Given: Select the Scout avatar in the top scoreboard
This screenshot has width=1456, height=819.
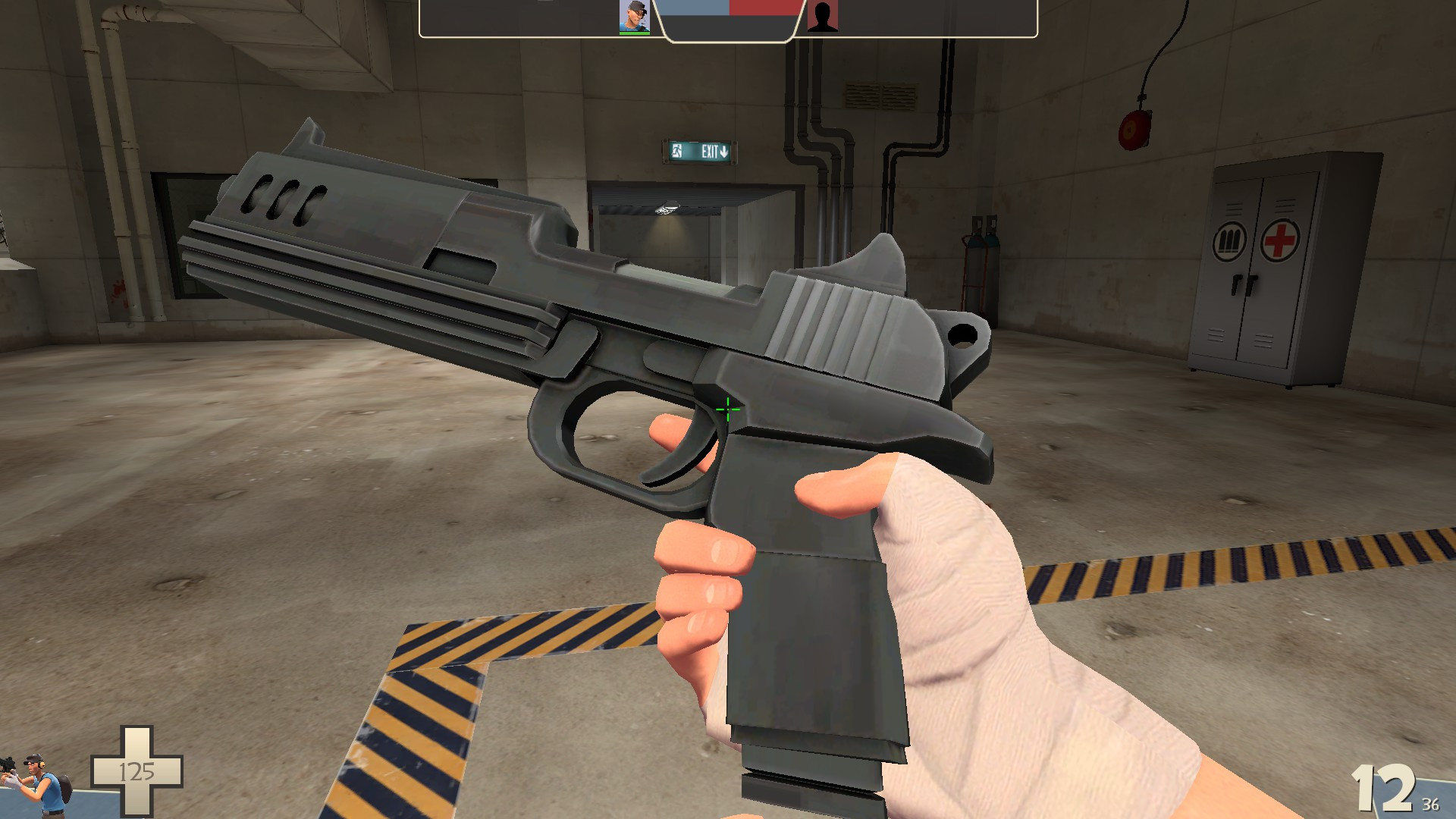Looking at the screenshot, I should 634,15.
